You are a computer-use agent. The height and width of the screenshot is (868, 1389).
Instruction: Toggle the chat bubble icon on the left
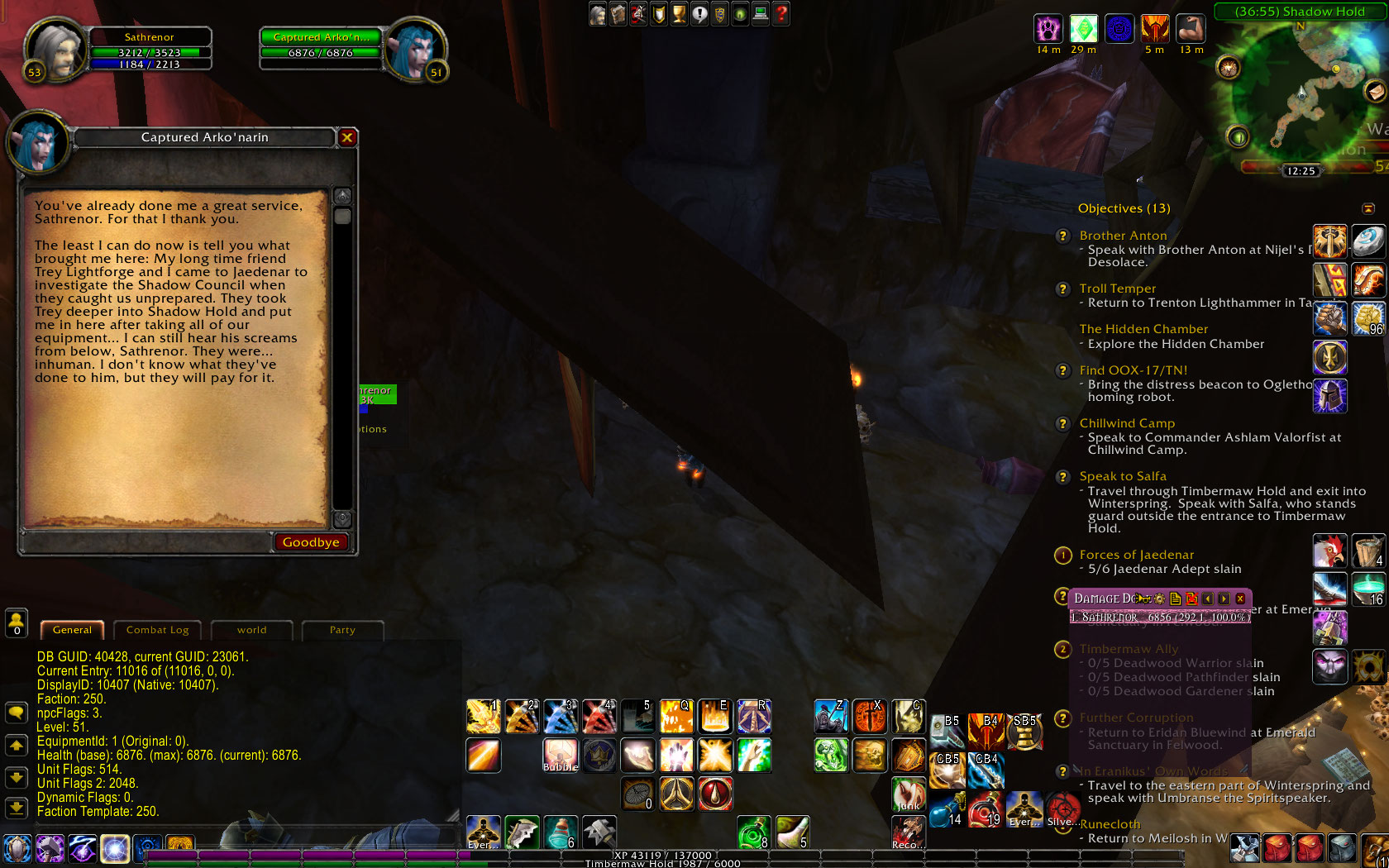17,712
